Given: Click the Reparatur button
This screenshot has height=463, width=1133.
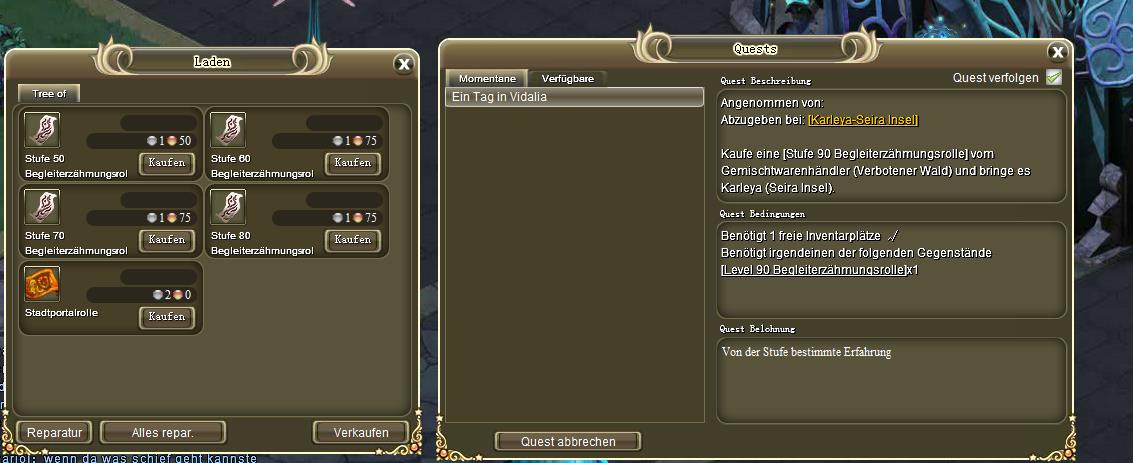Looking at the screenshot, I should coord(54,432).
